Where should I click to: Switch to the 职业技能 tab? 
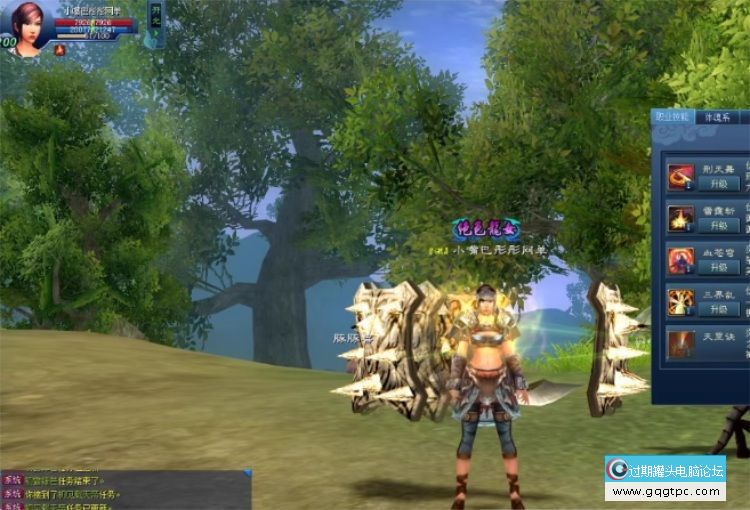[673, 117]
